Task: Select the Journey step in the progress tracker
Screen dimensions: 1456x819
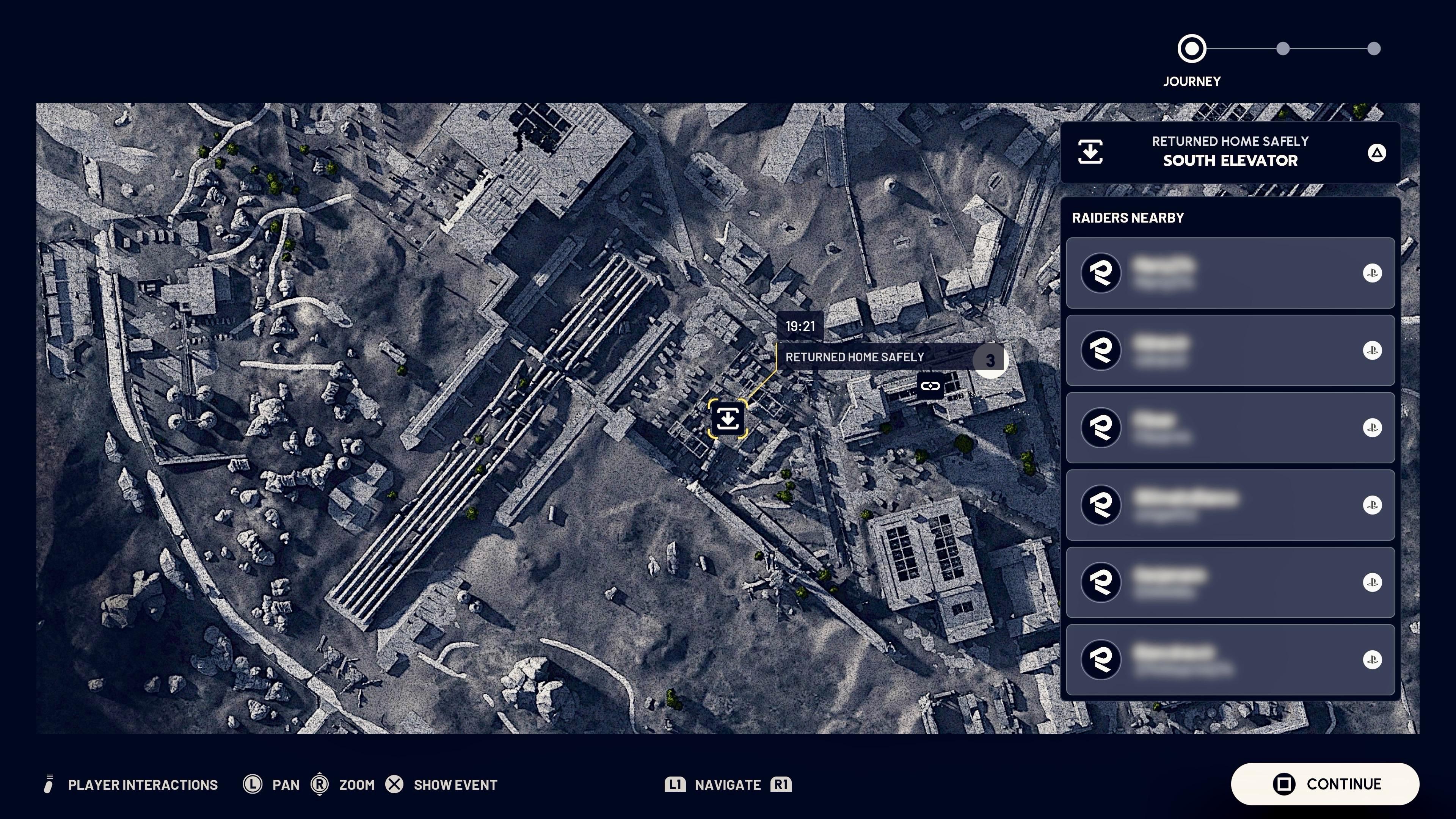Action: (1191, 49)
